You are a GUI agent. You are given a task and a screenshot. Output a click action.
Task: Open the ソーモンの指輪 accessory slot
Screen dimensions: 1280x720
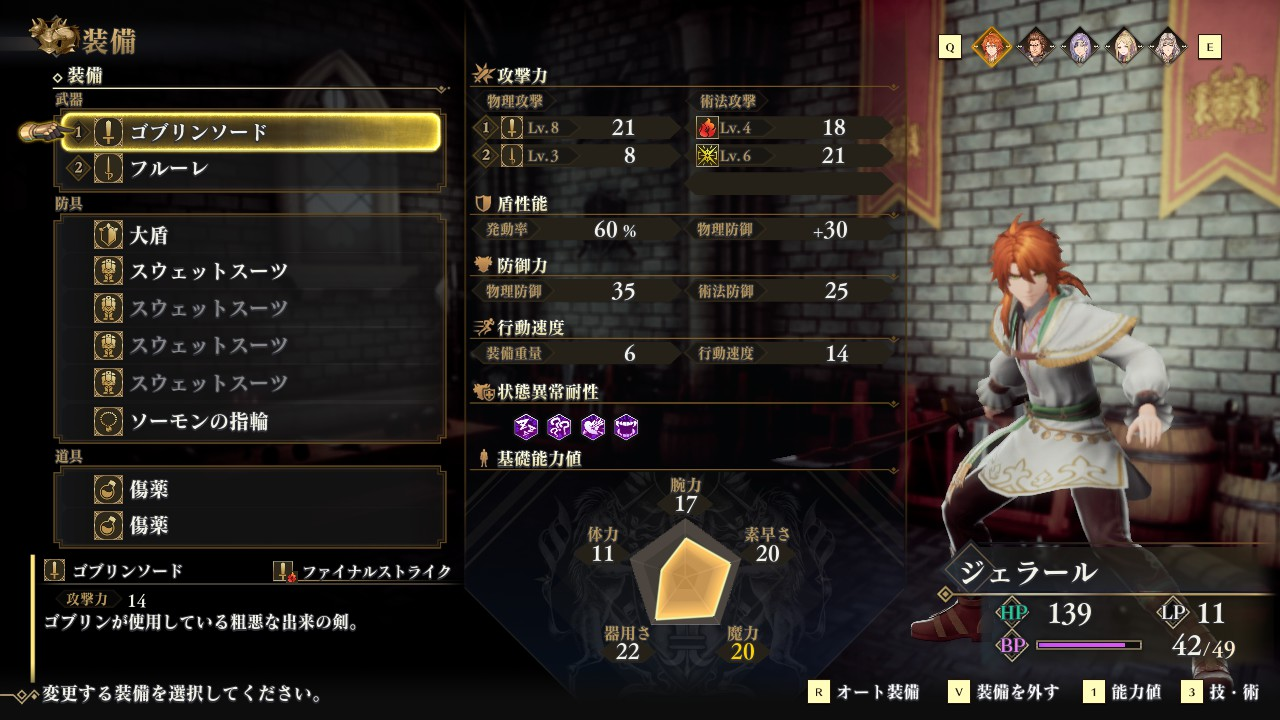[252, 421]
